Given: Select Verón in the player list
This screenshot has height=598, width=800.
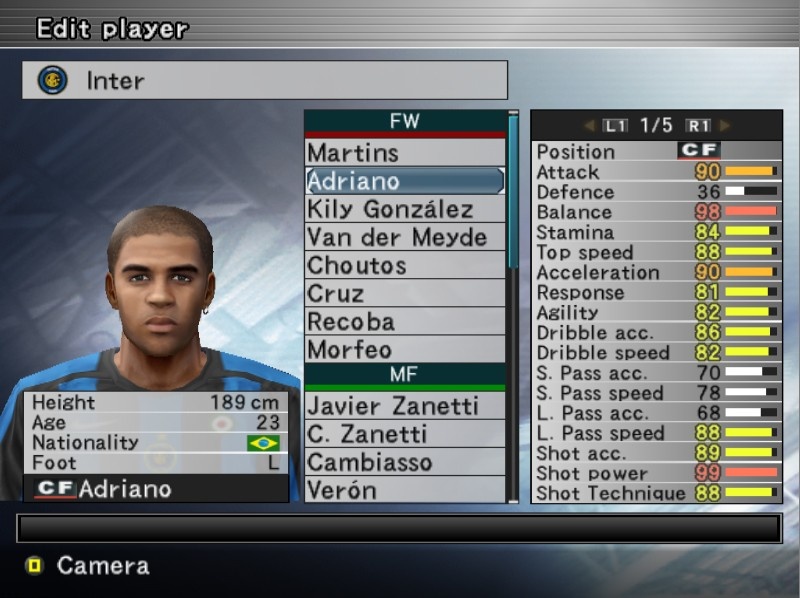Looking at the screenshot, I should coord(404,490).
